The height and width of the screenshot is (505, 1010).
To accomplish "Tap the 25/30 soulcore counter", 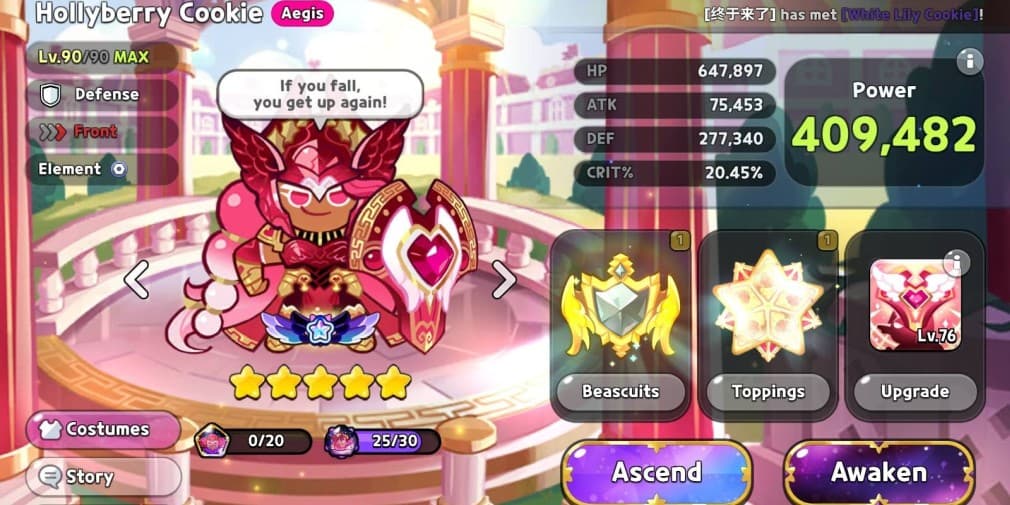I will click(x=384, y=441).
